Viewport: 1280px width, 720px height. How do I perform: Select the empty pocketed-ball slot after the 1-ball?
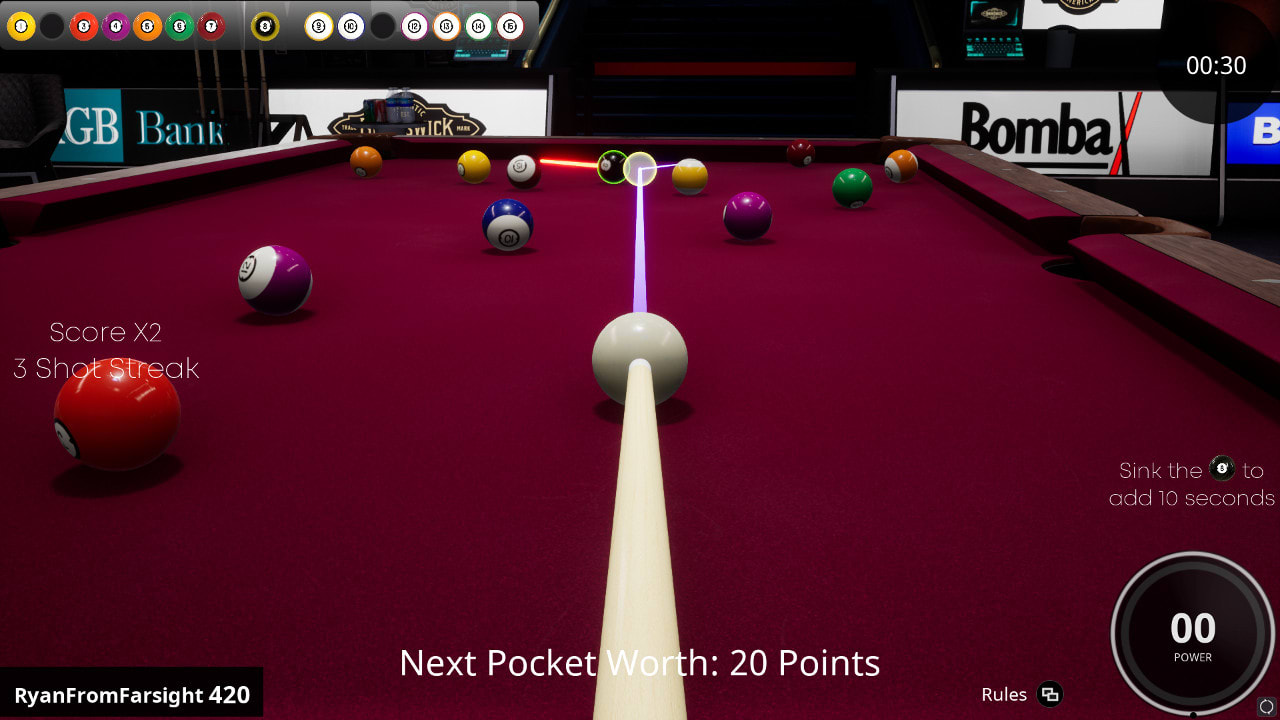tap(51, 27)
